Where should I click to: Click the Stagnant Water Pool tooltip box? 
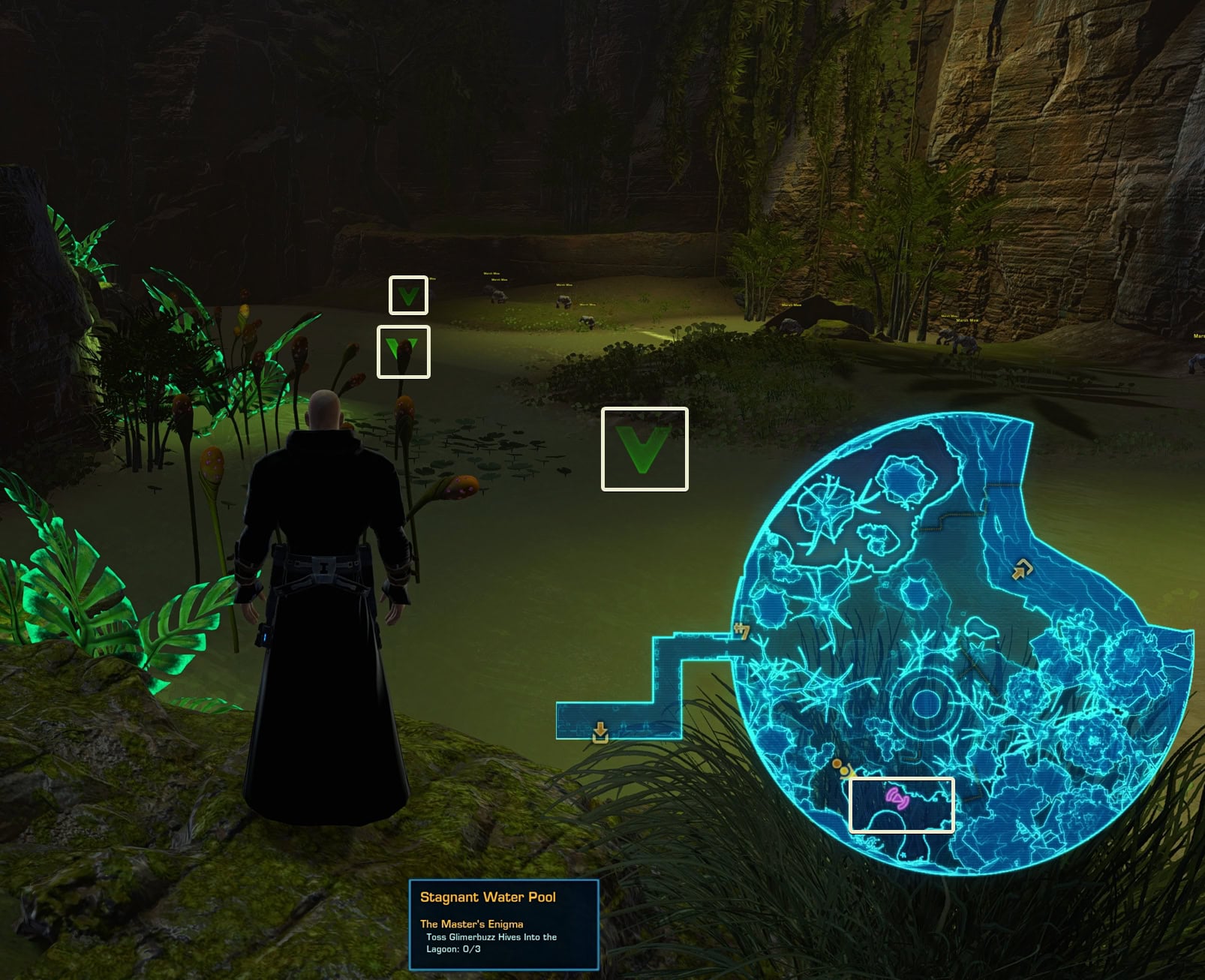click(503, 924)
